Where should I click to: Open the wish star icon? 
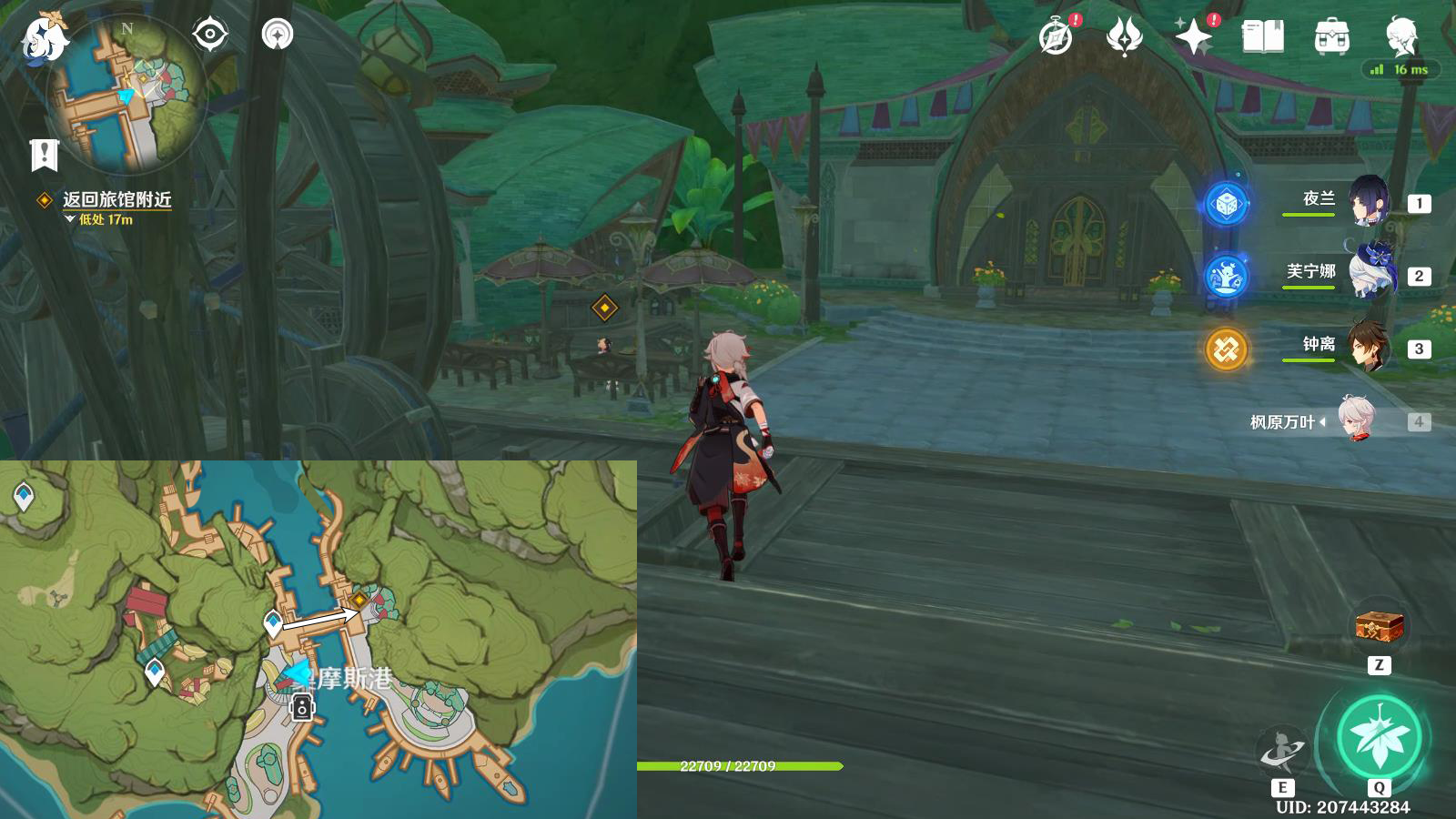[x=1193, y=37]
